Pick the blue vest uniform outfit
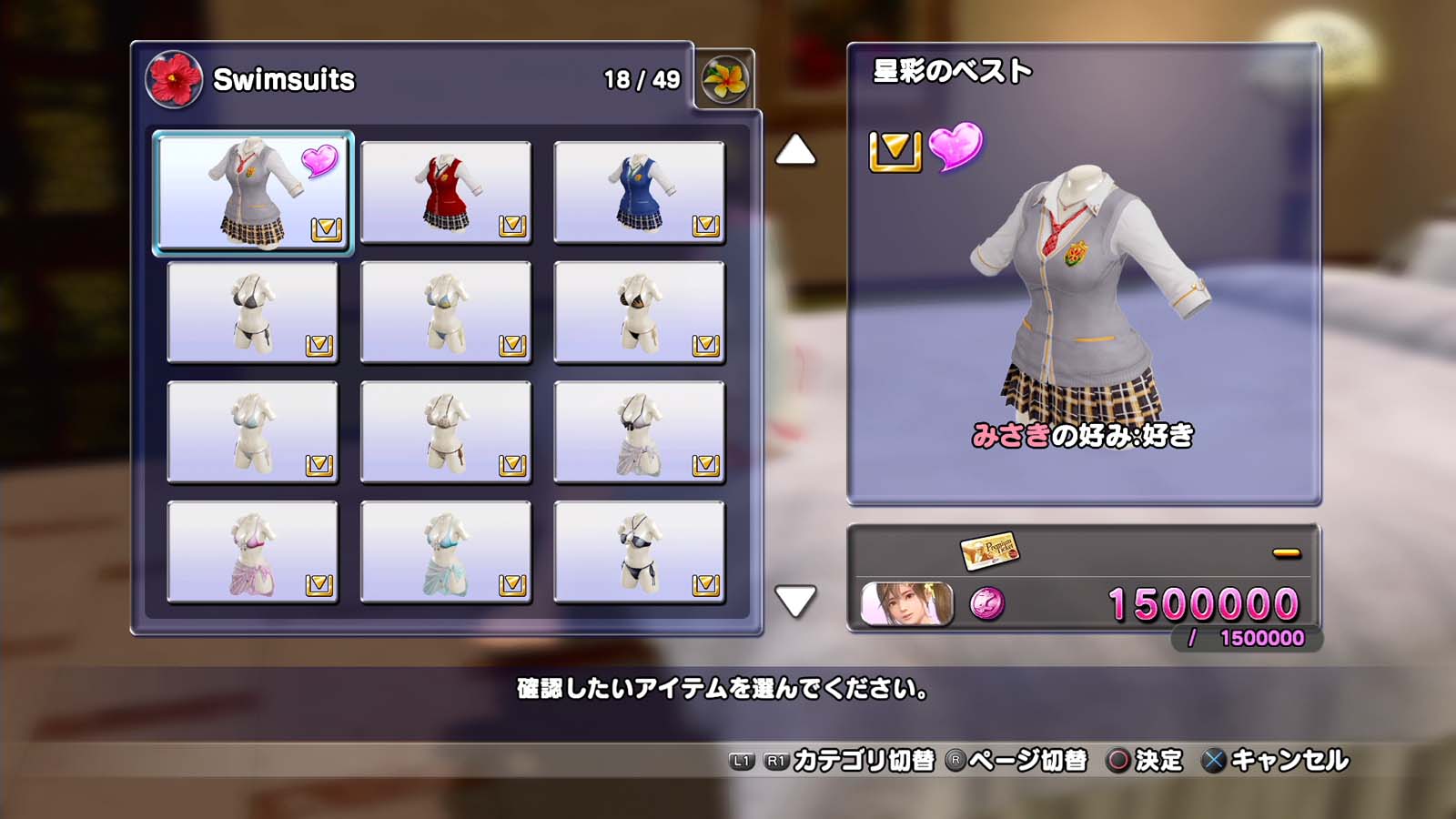1456x819 pixels. (639, 192)
